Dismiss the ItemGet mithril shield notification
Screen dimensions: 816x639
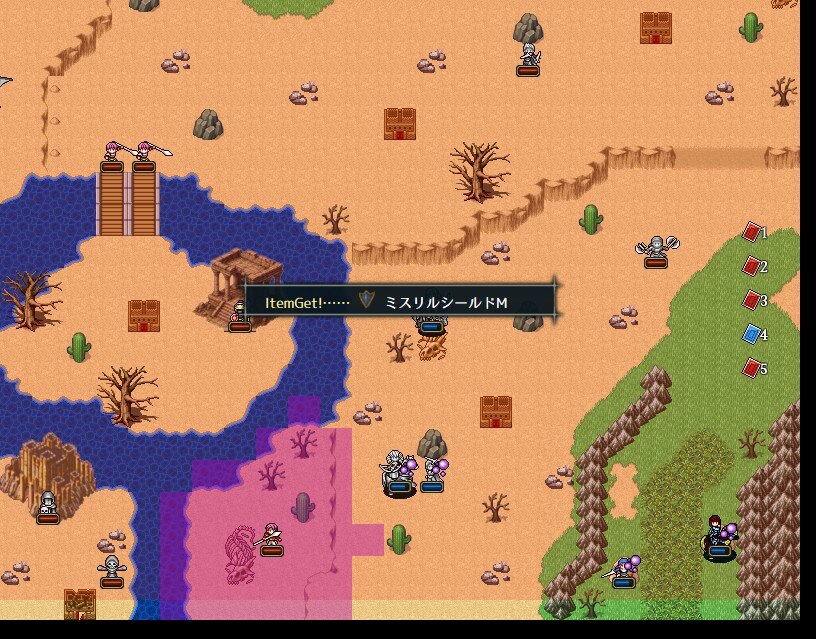tap(399, 301)
